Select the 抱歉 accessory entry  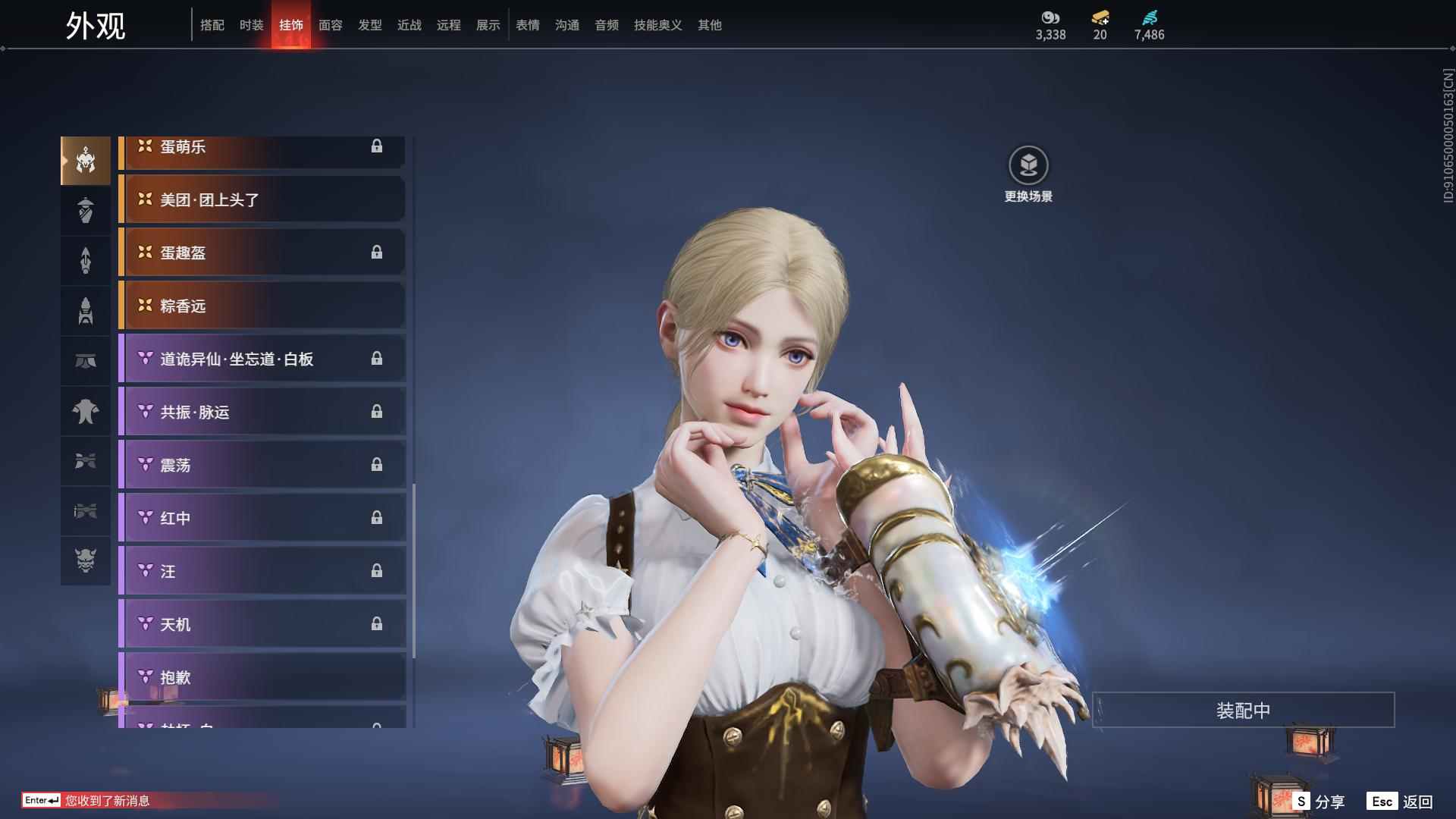262,677
